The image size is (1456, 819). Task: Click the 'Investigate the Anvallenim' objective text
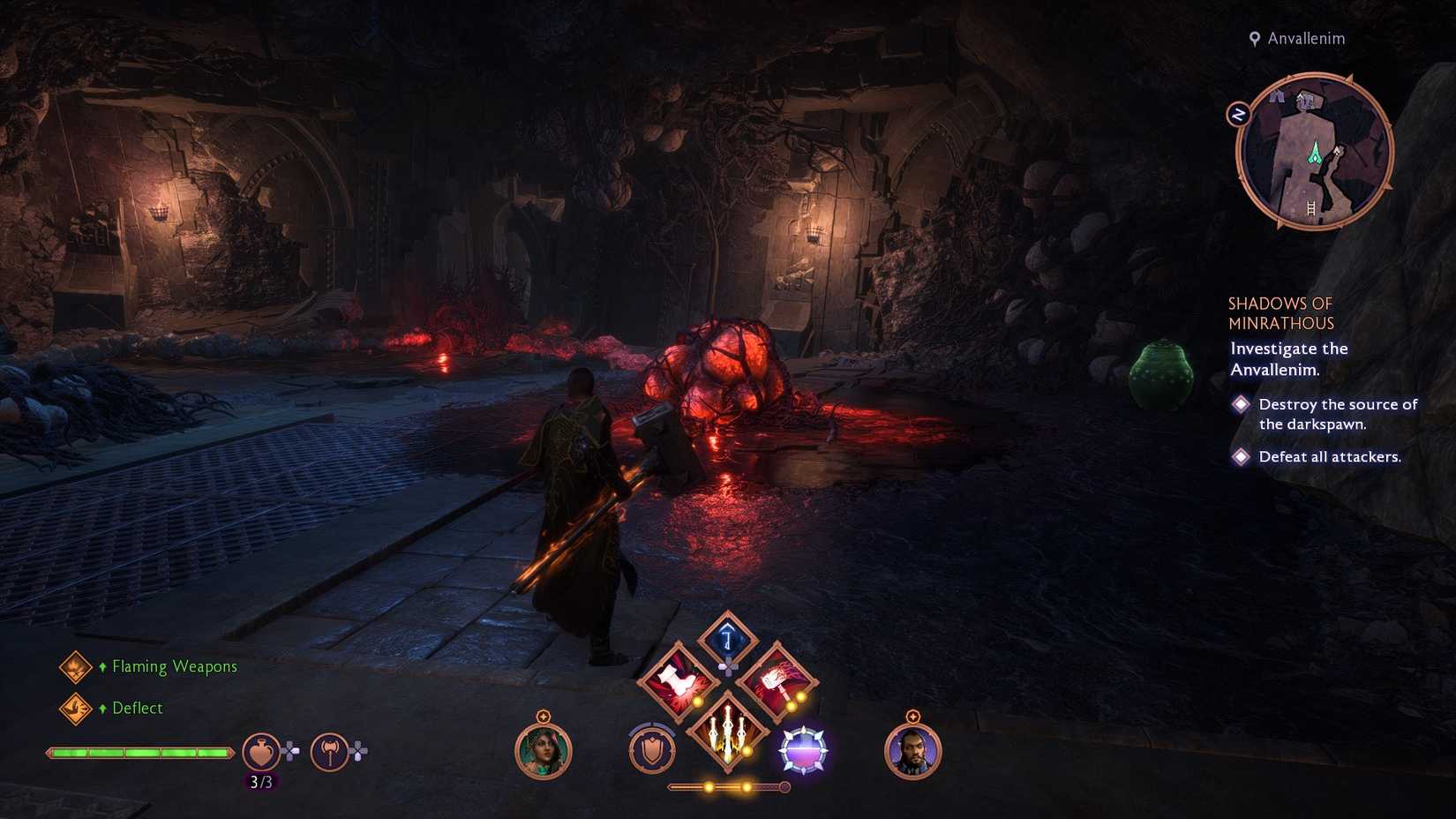(1287, 358)
